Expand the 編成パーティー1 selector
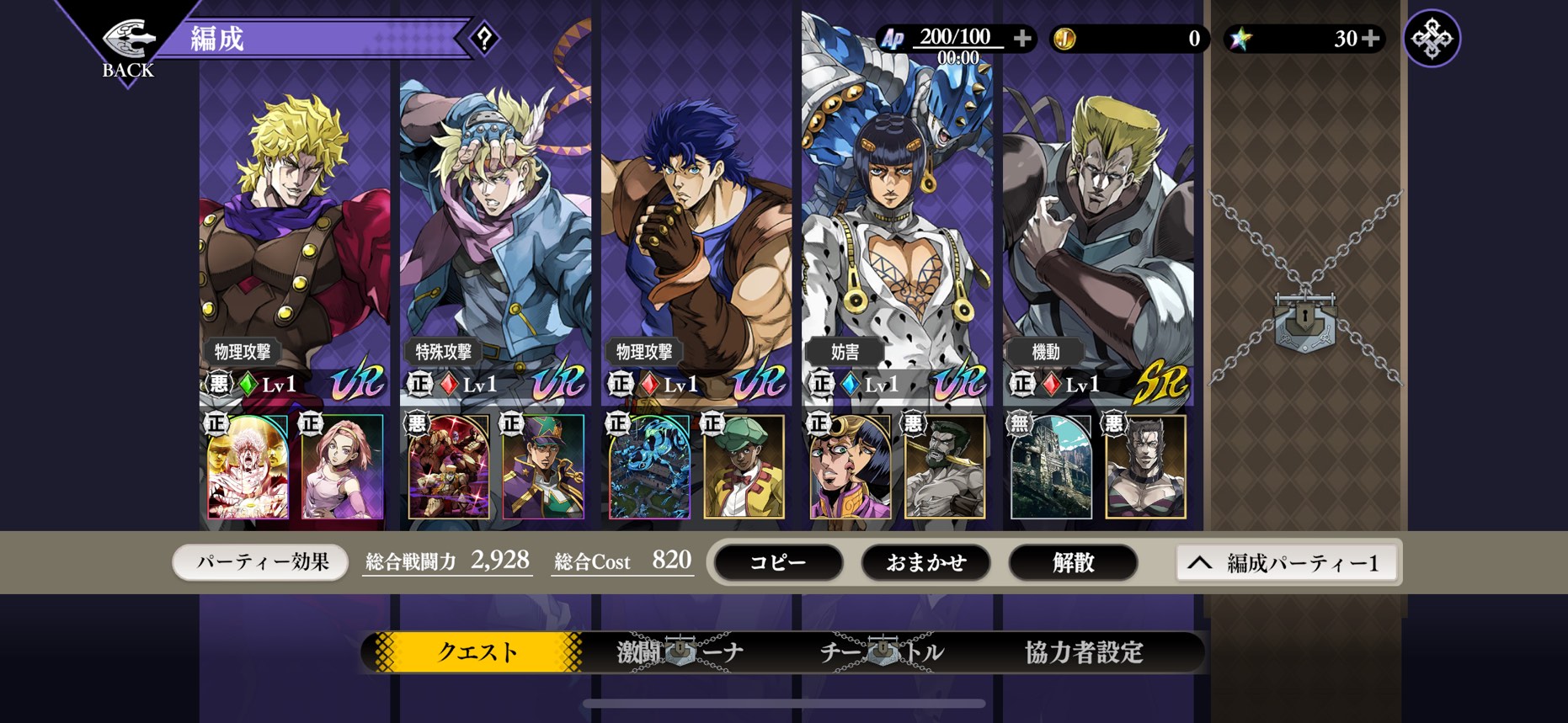 pos(1285,563)
